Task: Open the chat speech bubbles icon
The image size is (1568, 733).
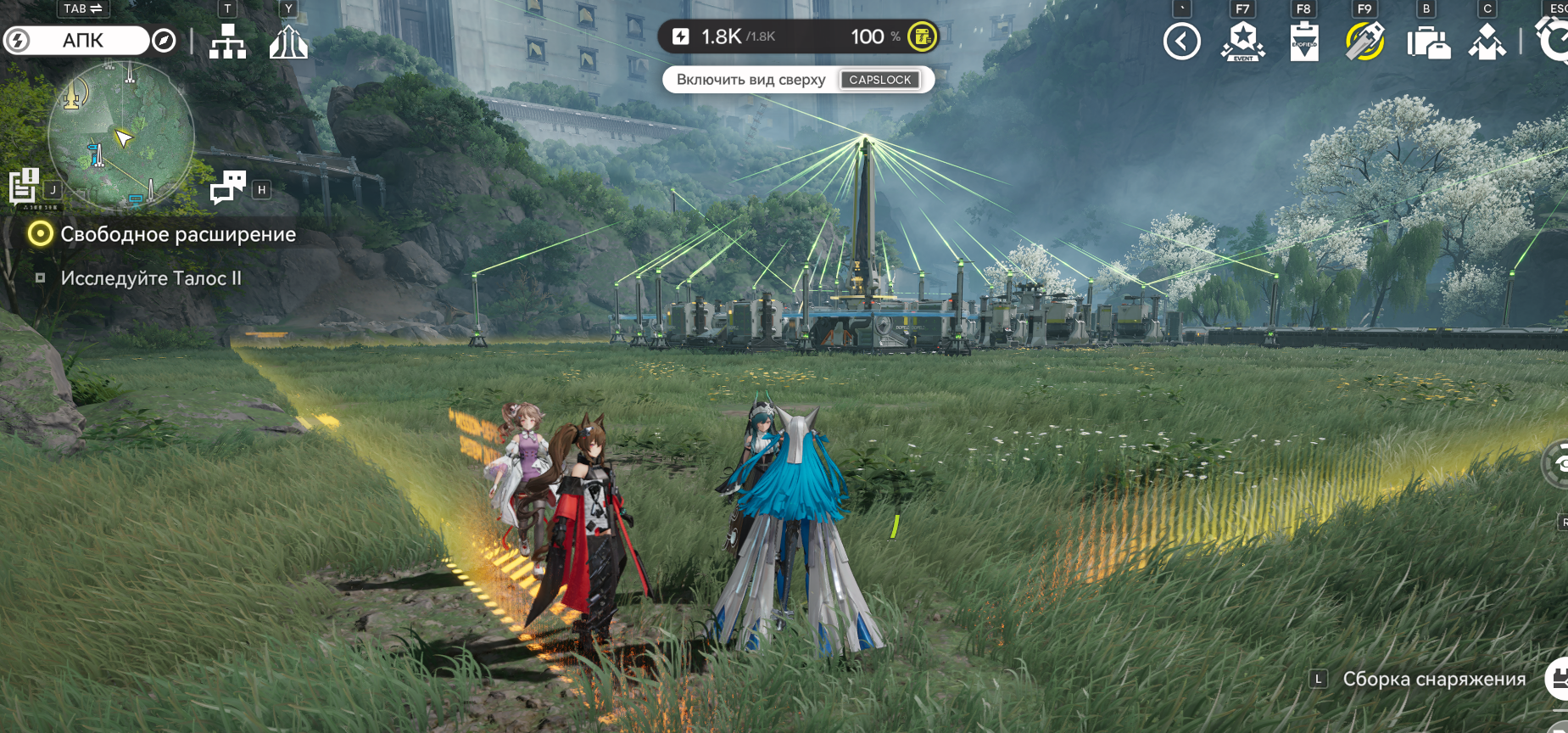Action: [227, 187]
